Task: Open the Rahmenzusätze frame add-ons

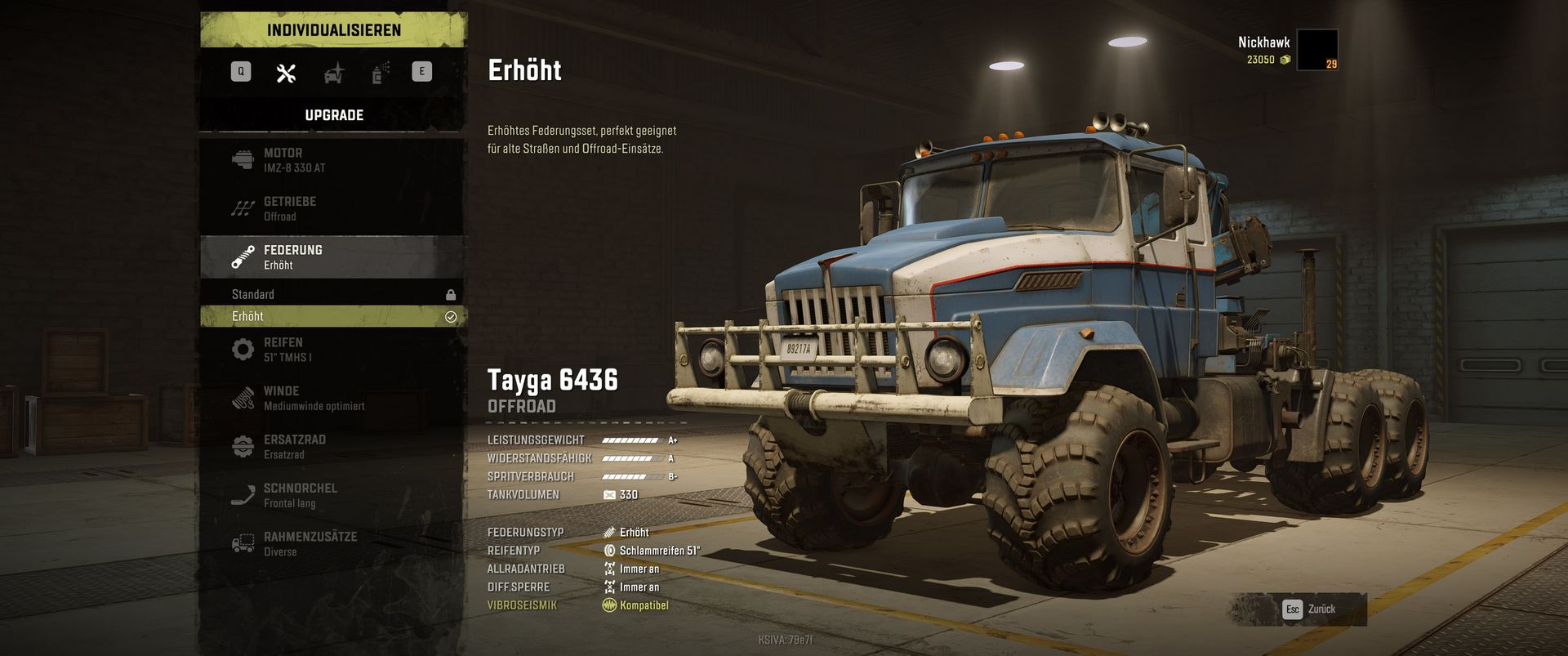Action: click(x=333, y=543)
